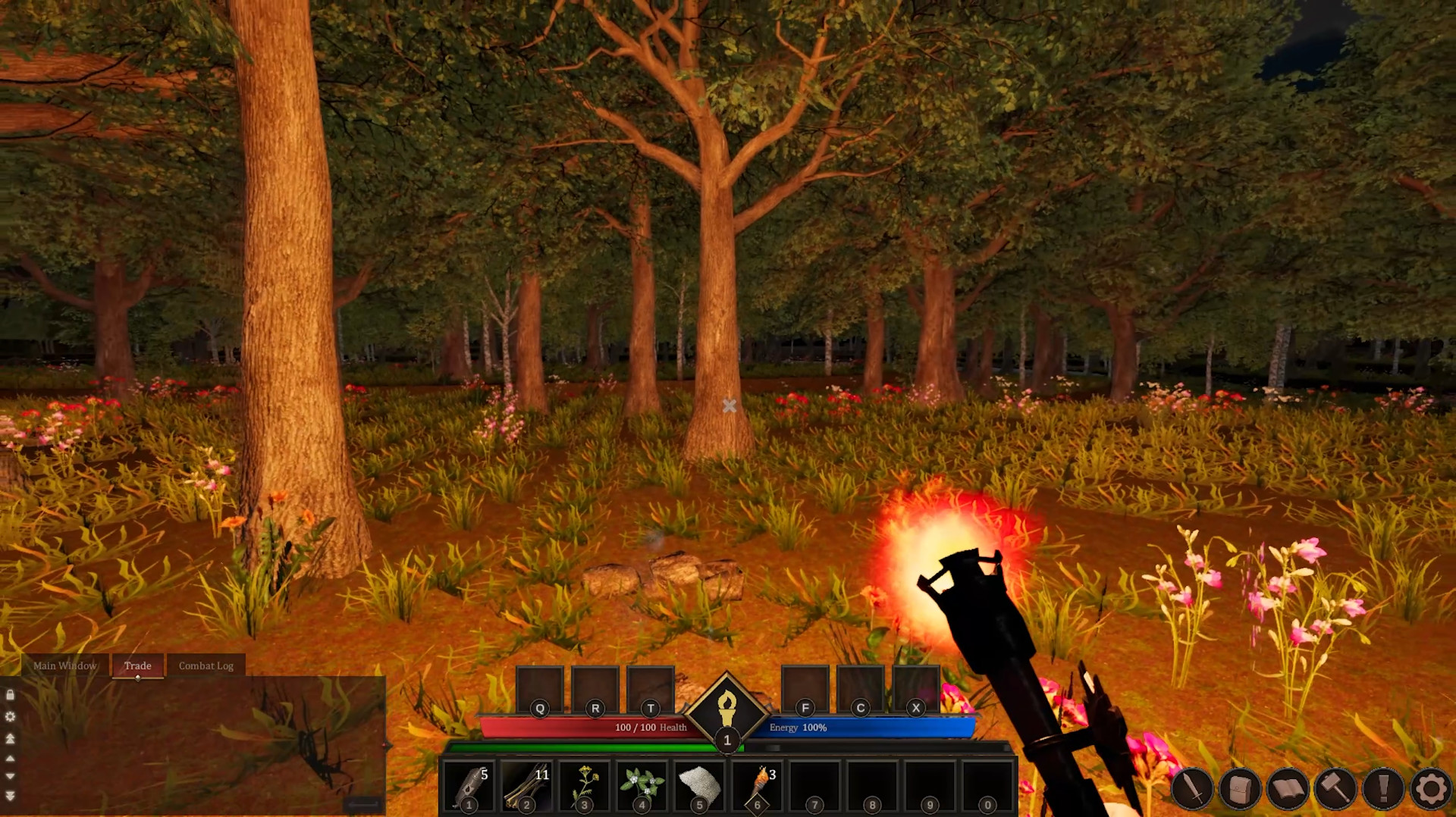Image resolution: width=1456 pixels, height=817 pixels.
Task: Toggle the chat window lock icon
Action: click(x=10, y=696)
